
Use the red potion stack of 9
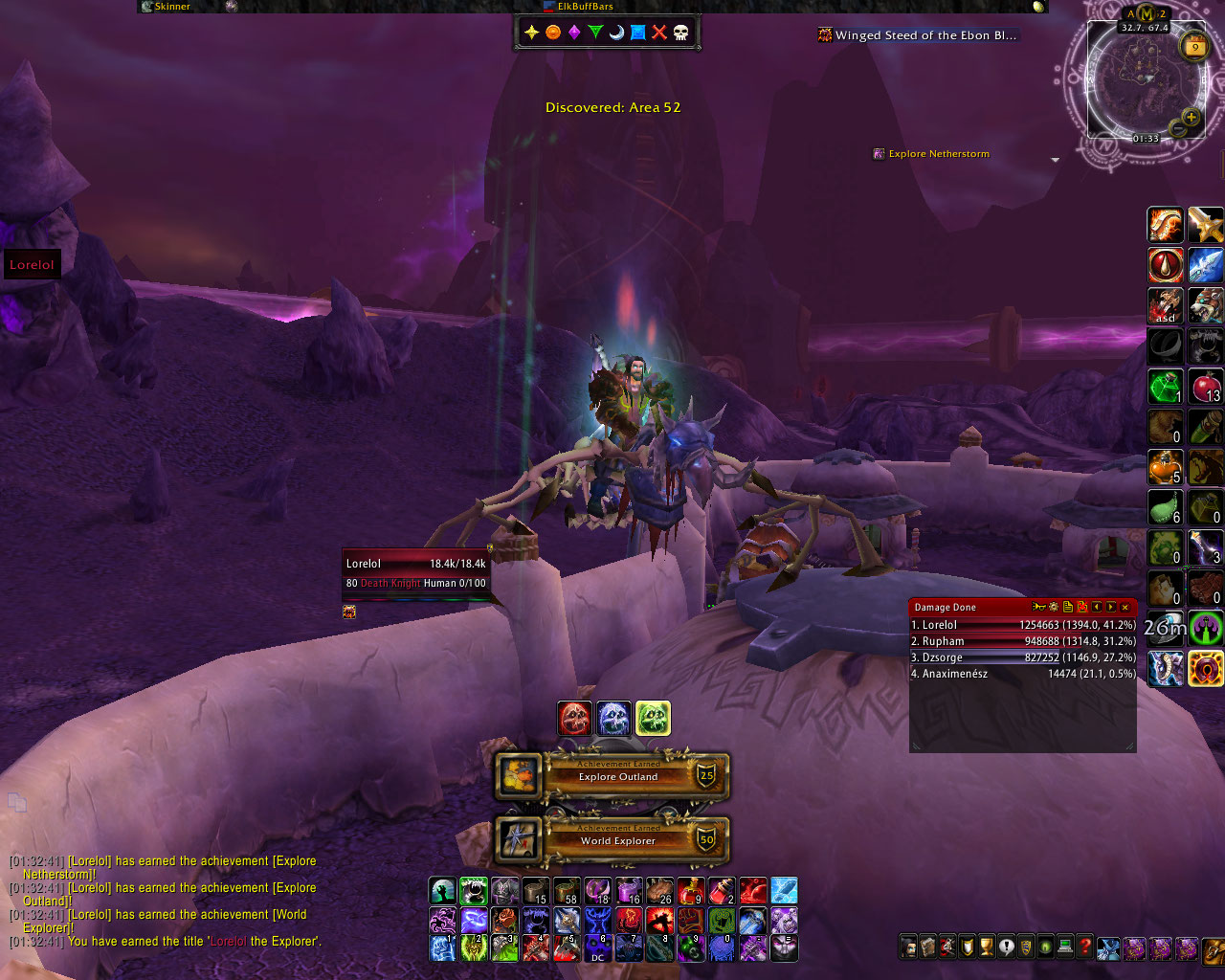pyautogui.click(x=691, y=892)
